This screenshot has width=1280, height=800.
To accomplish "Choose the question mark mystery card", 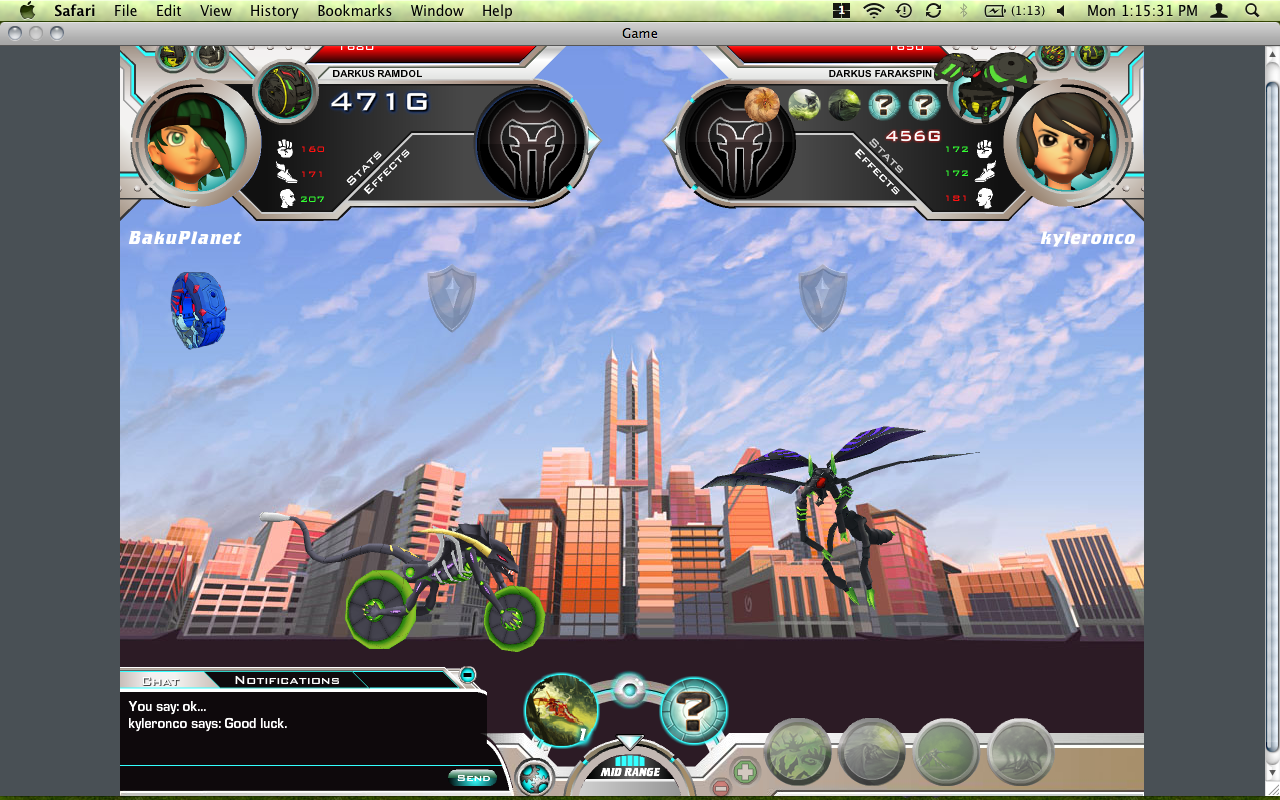I will 694,711.
